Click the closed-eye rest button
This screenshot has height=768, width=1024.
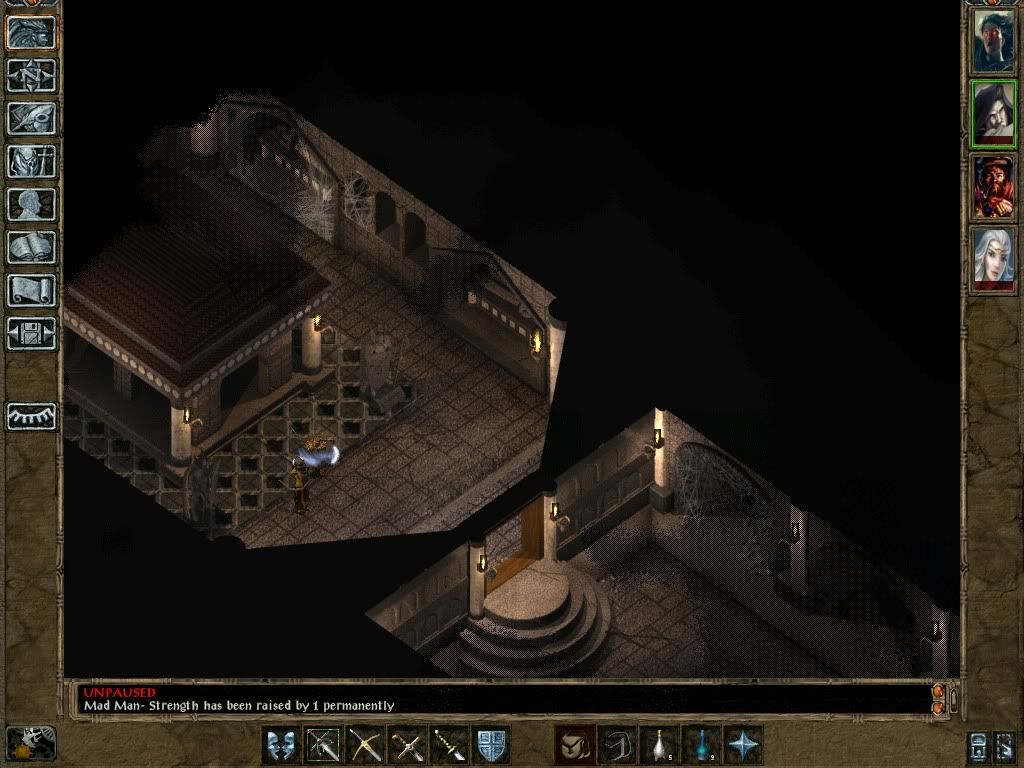(32, 416)
